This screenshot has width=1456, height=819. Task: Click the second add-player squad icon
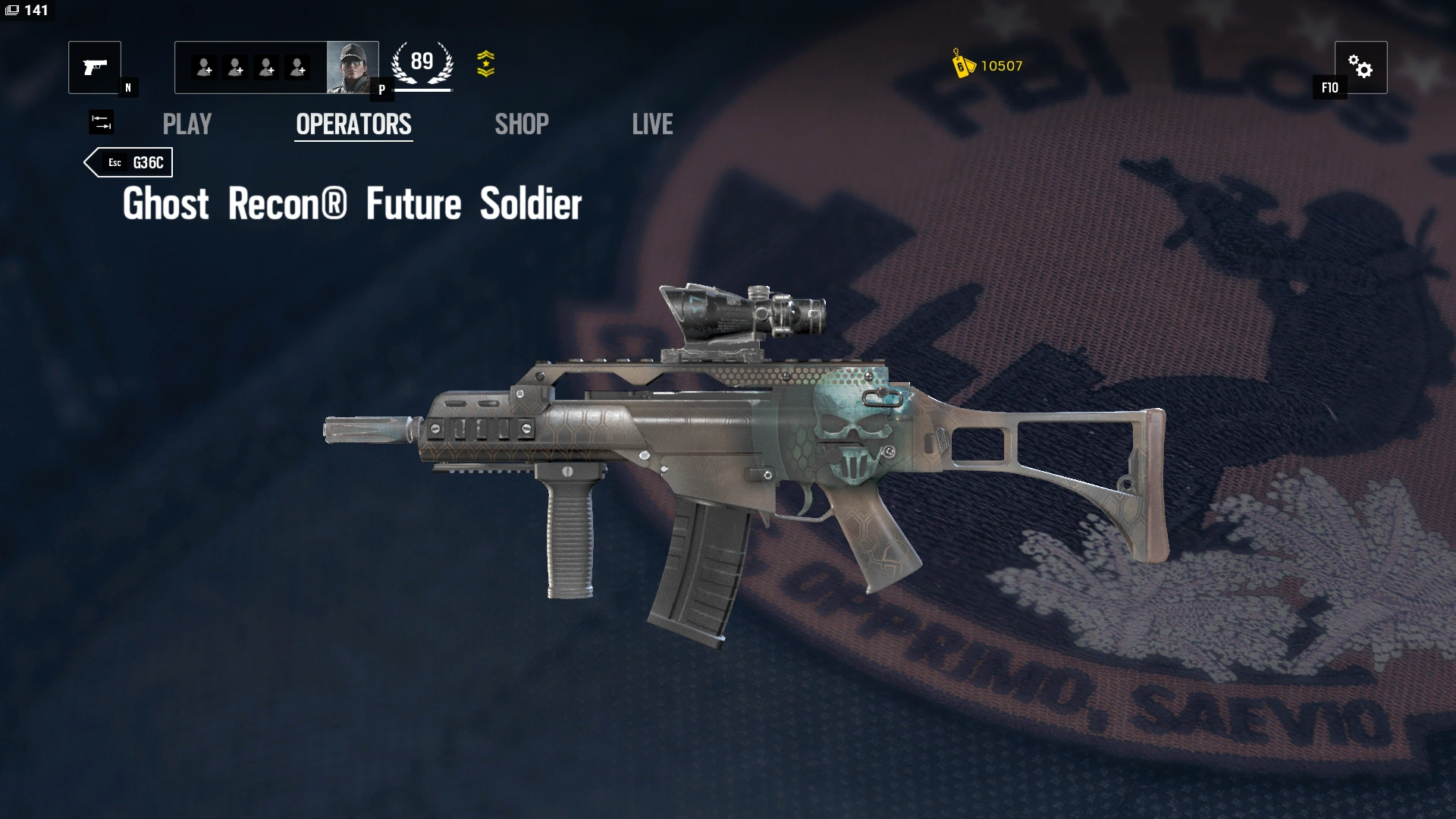click(236, 67)
